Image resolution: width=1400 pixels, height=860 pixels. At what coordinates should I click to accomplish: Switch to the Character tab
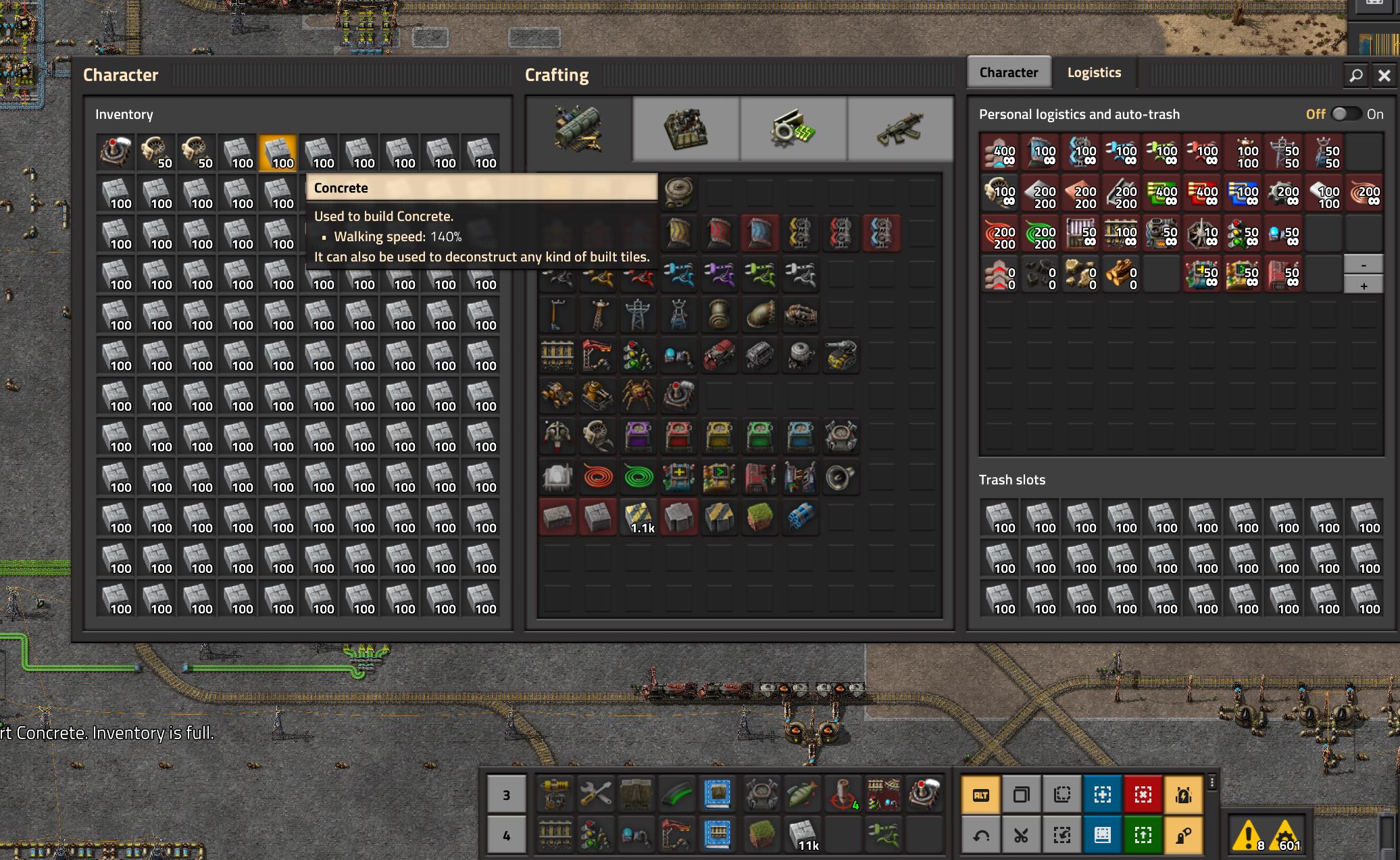point(1009,72)
